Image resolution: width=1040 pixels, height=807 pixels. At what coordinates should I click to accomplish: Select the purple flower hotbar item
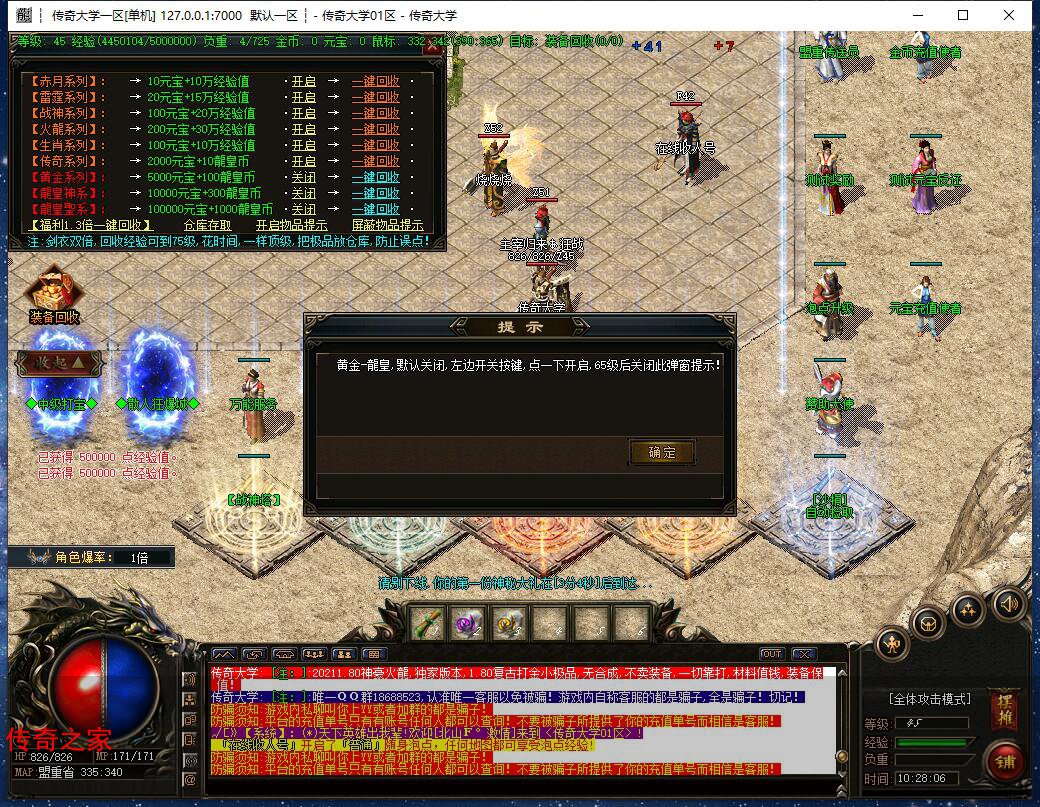tap(468, 623)
